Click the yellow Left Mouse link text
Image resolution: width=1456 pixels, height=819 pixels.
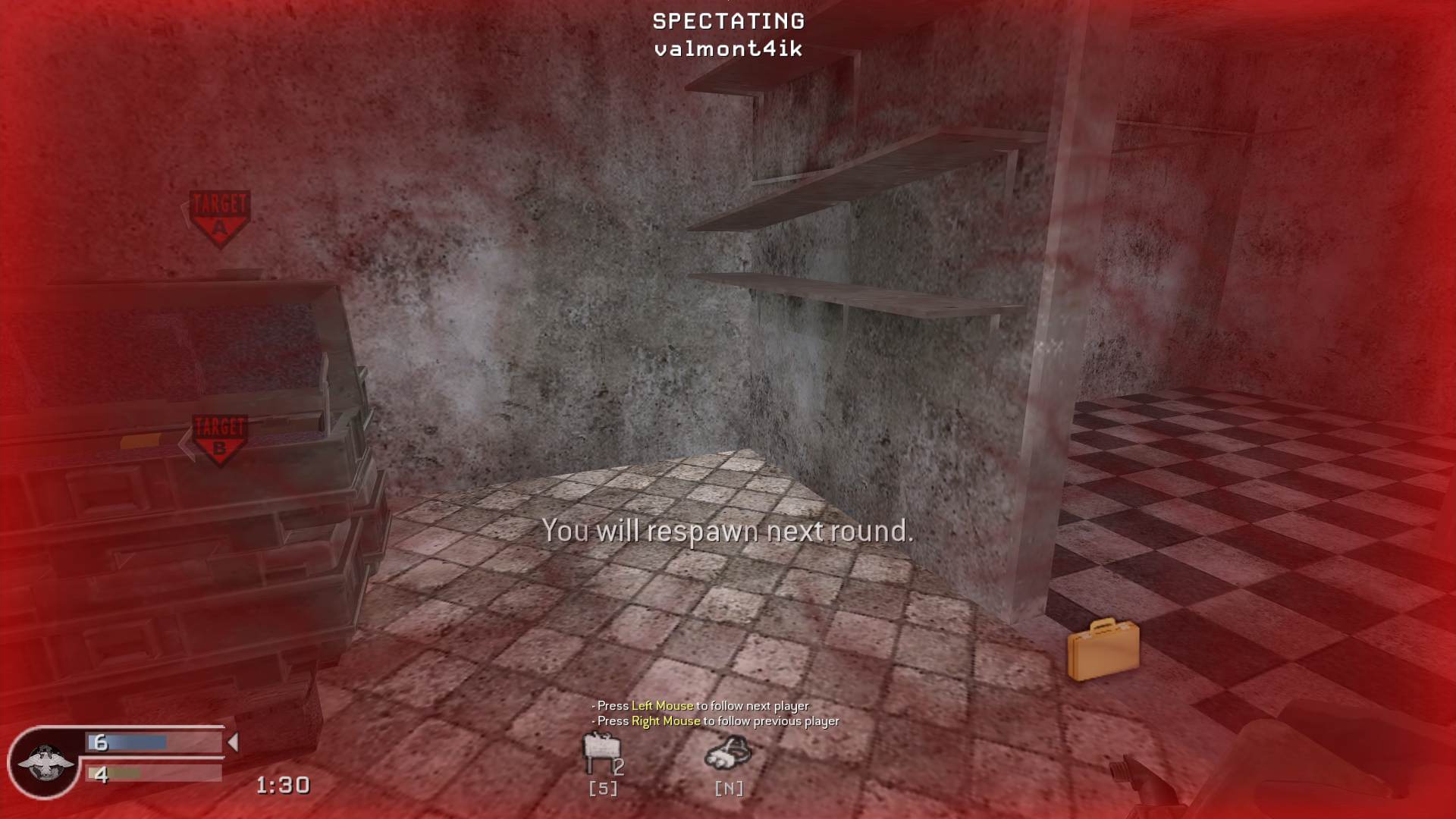click(661, 704)
